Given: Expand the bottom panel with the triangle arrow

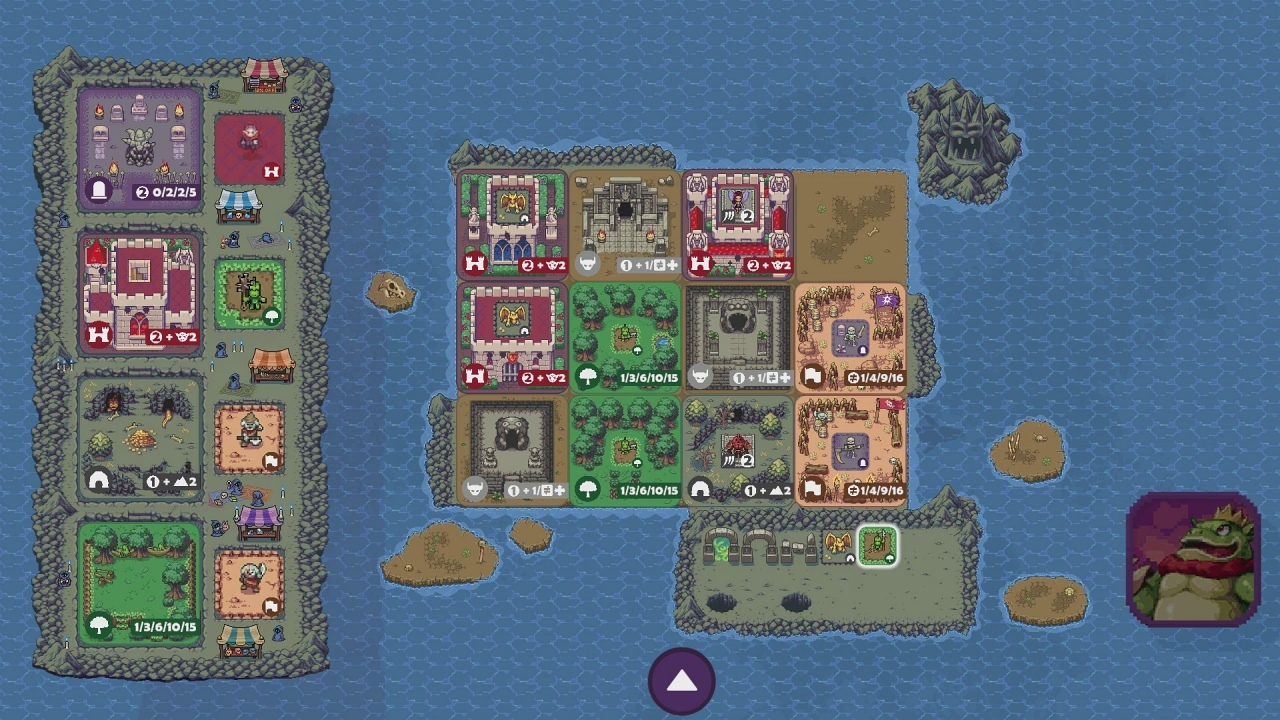Looking at the screenshot, I should (682, 679).
